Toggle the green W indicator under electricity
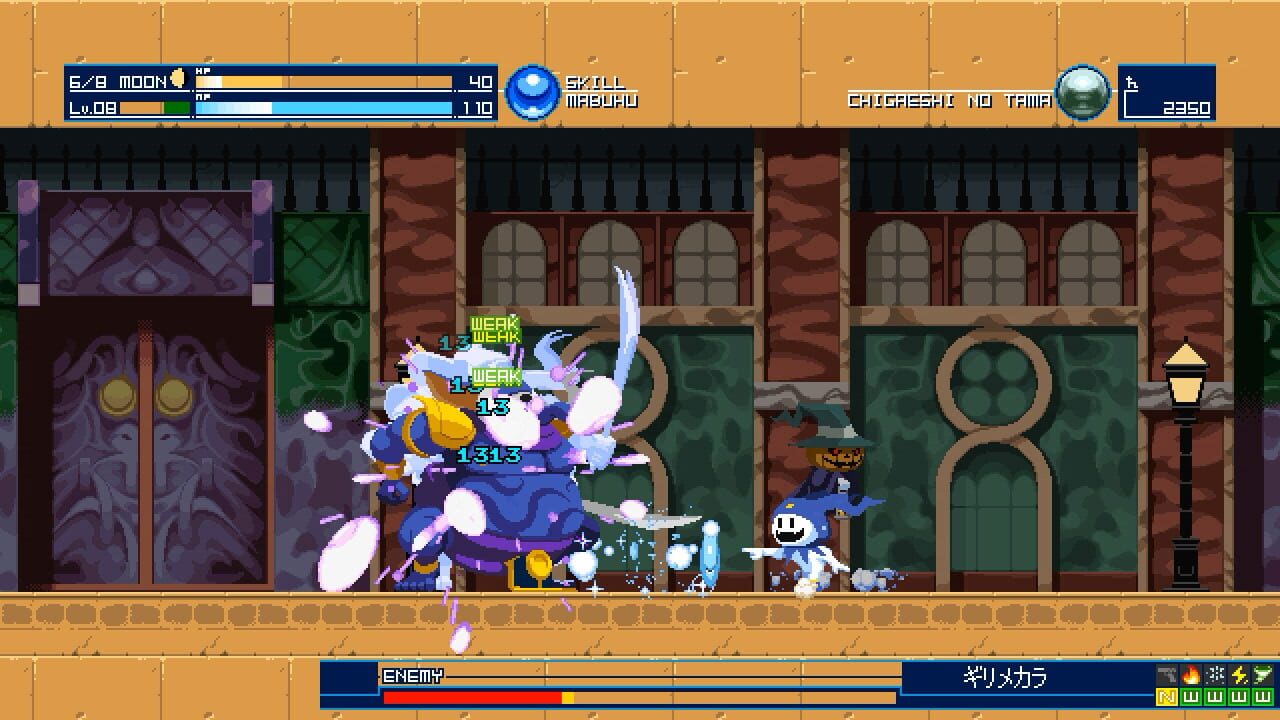This screenshot has width=1280, height=720. [1239, 697]
